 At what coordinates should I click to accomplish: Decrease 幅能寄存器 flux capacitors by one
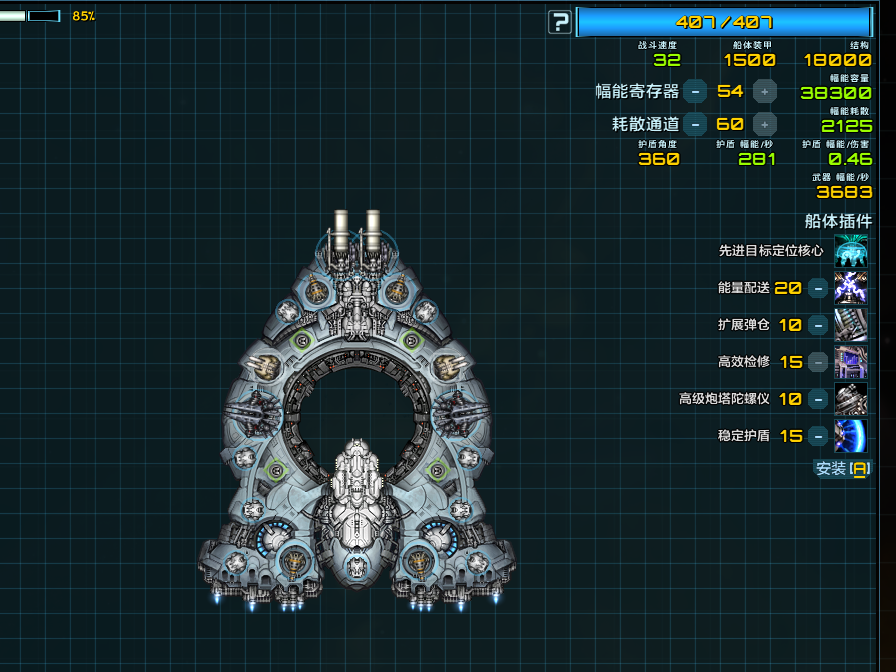(695, 91)
